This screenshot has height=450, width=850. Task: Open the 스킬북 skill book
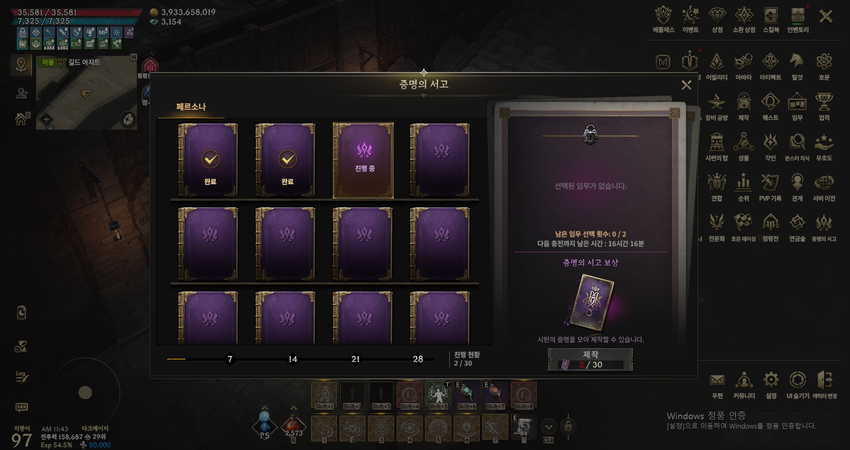tap(770, 17)
